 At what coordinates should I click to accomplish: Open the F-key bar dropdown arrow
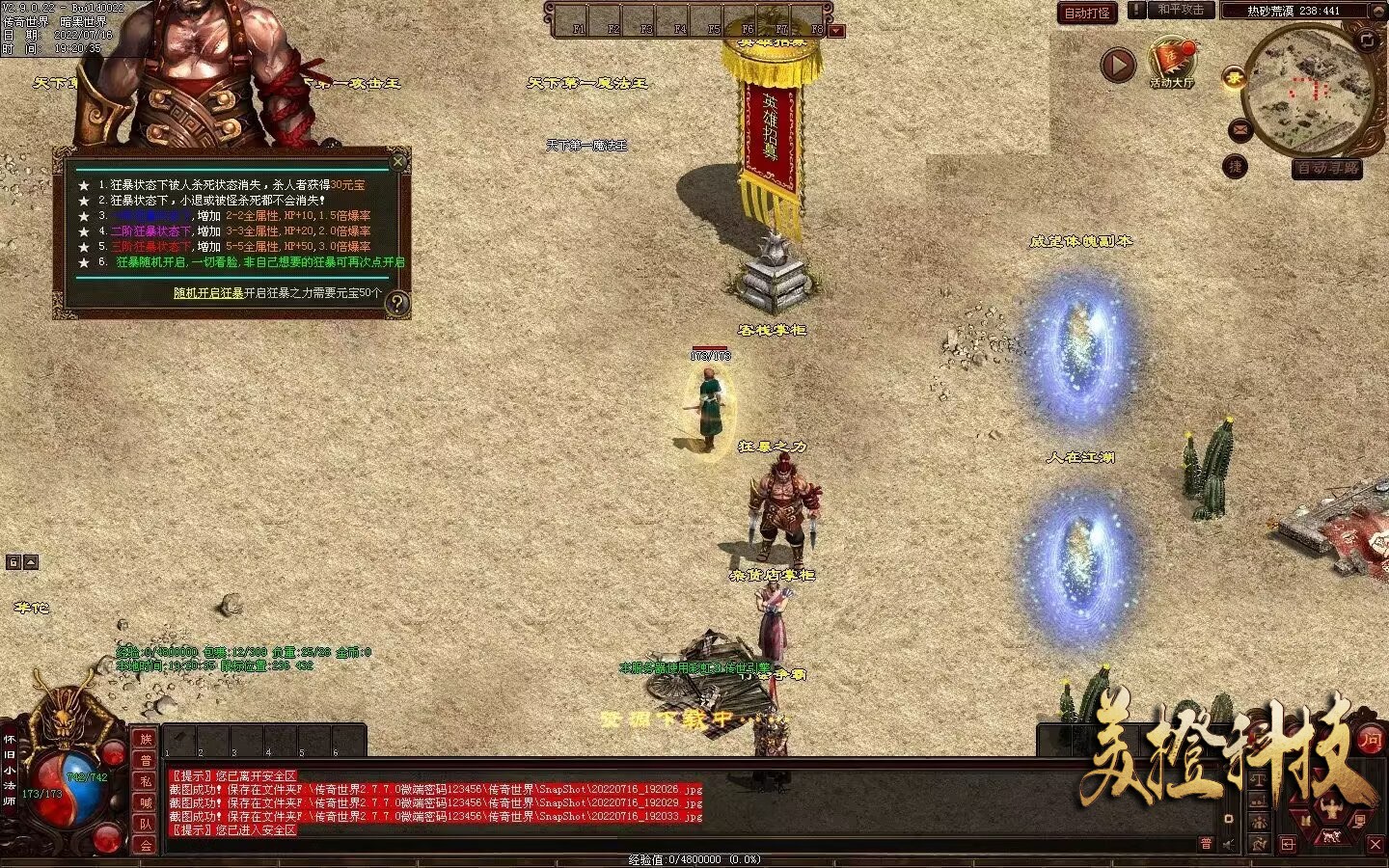(x=836, y=31)
